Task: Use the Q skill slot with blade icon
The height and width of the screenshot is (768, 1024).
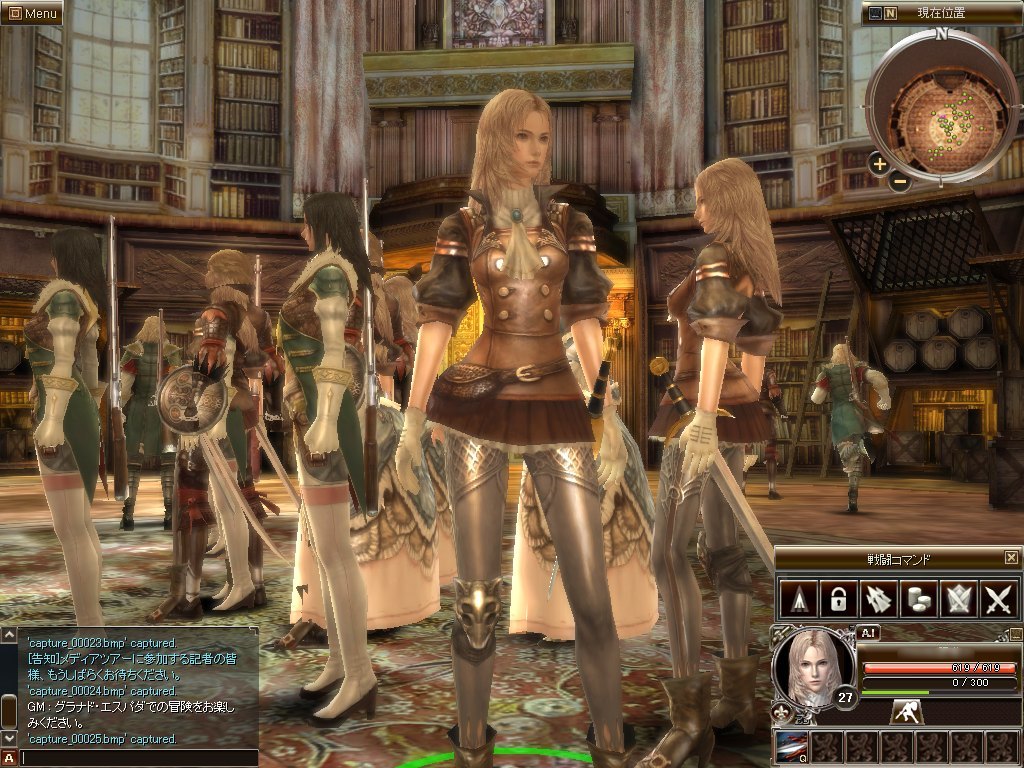Action: point(792,746)
